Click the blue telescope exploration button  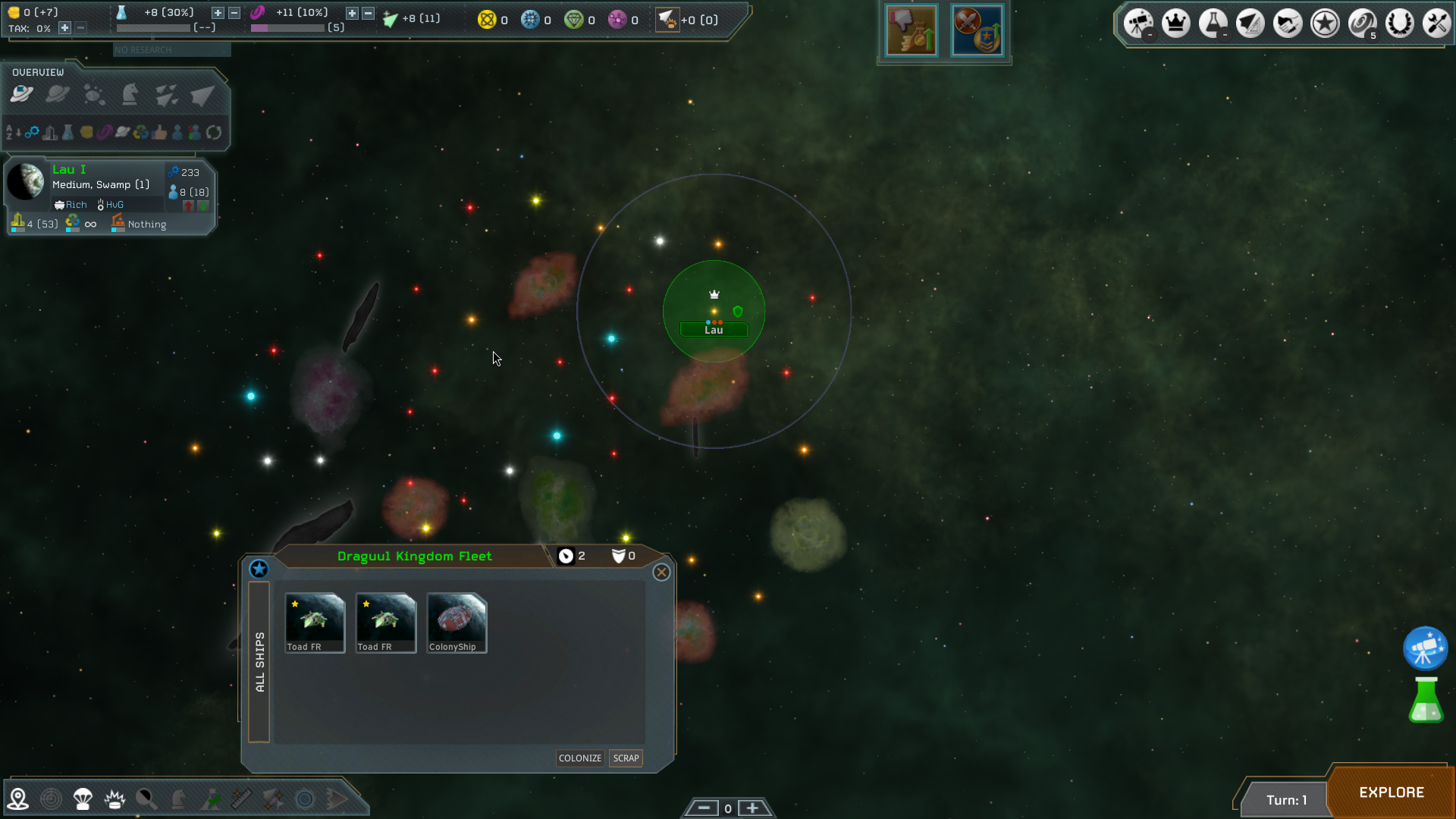(x=1425, y=648)
